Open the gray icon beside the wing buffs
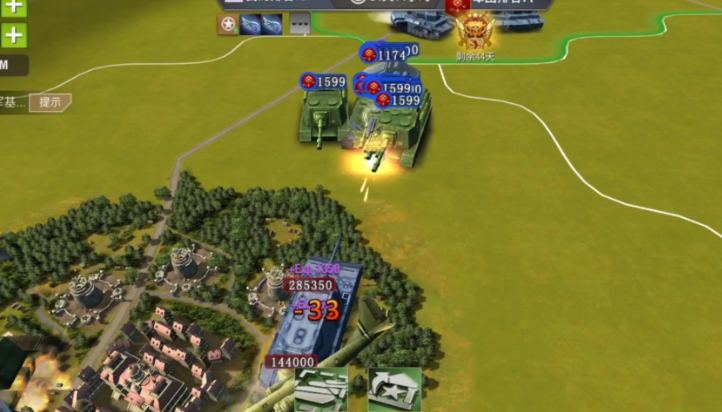This screenshot has height=412, width=722. (x=300, y=24)
